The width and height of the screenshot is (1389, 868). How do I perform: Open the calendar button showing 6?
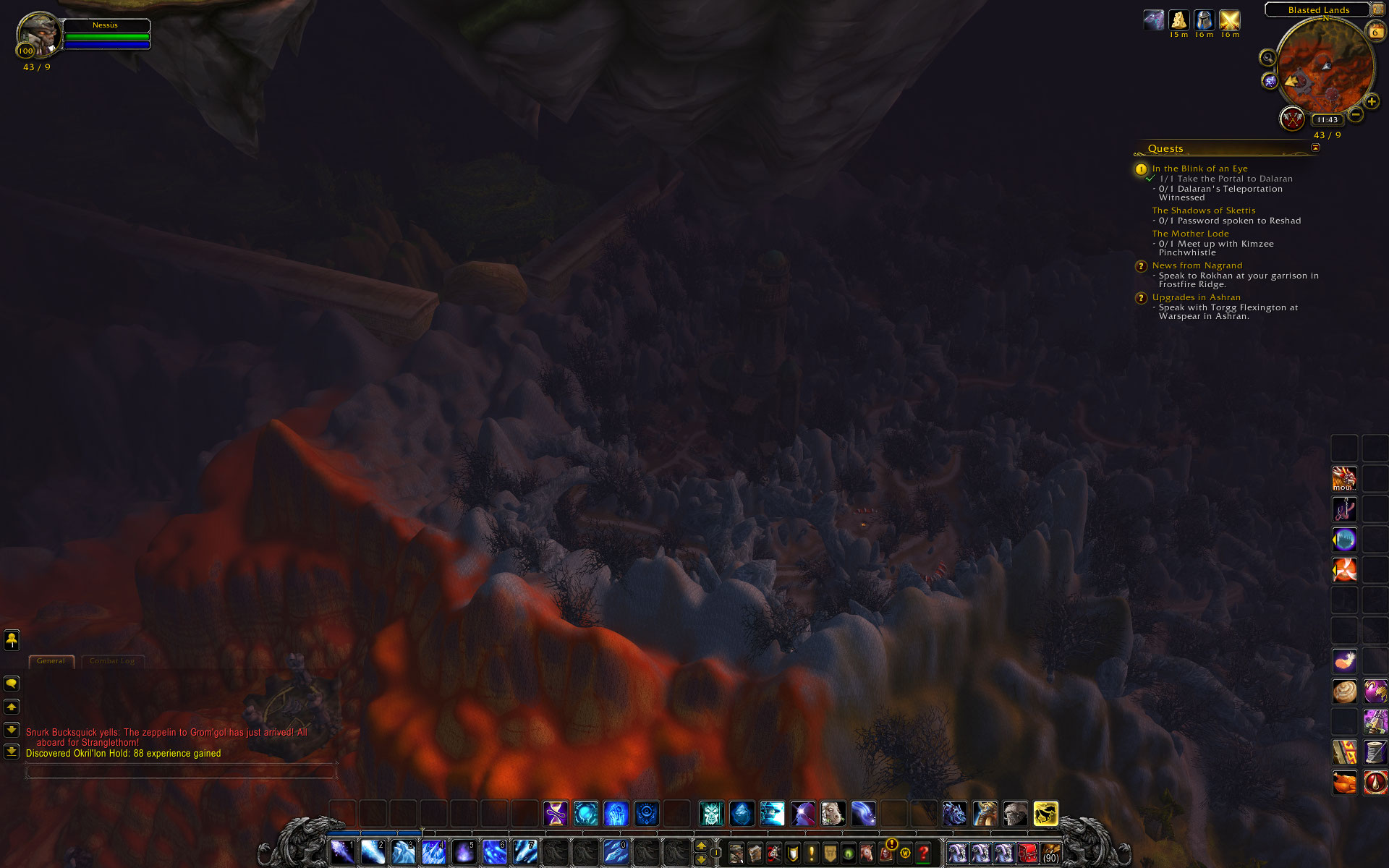1375,31
